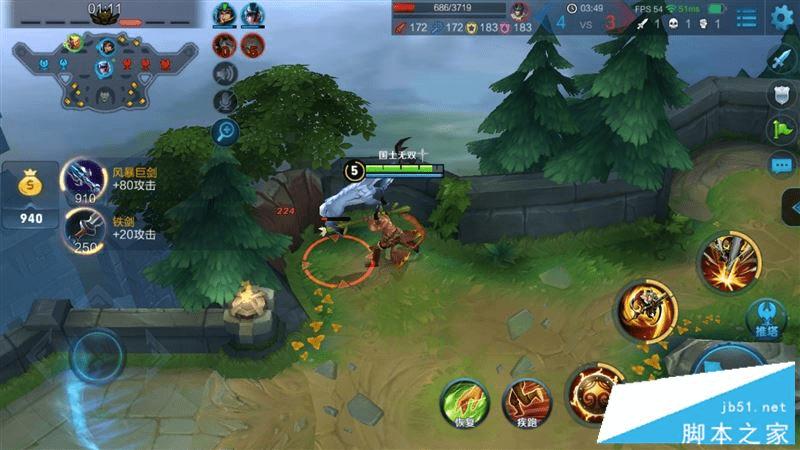The height and width of the screenshot is (450, 800).
Task: Tap the 推塔 tower attack button
Action: tap(766, 319)
